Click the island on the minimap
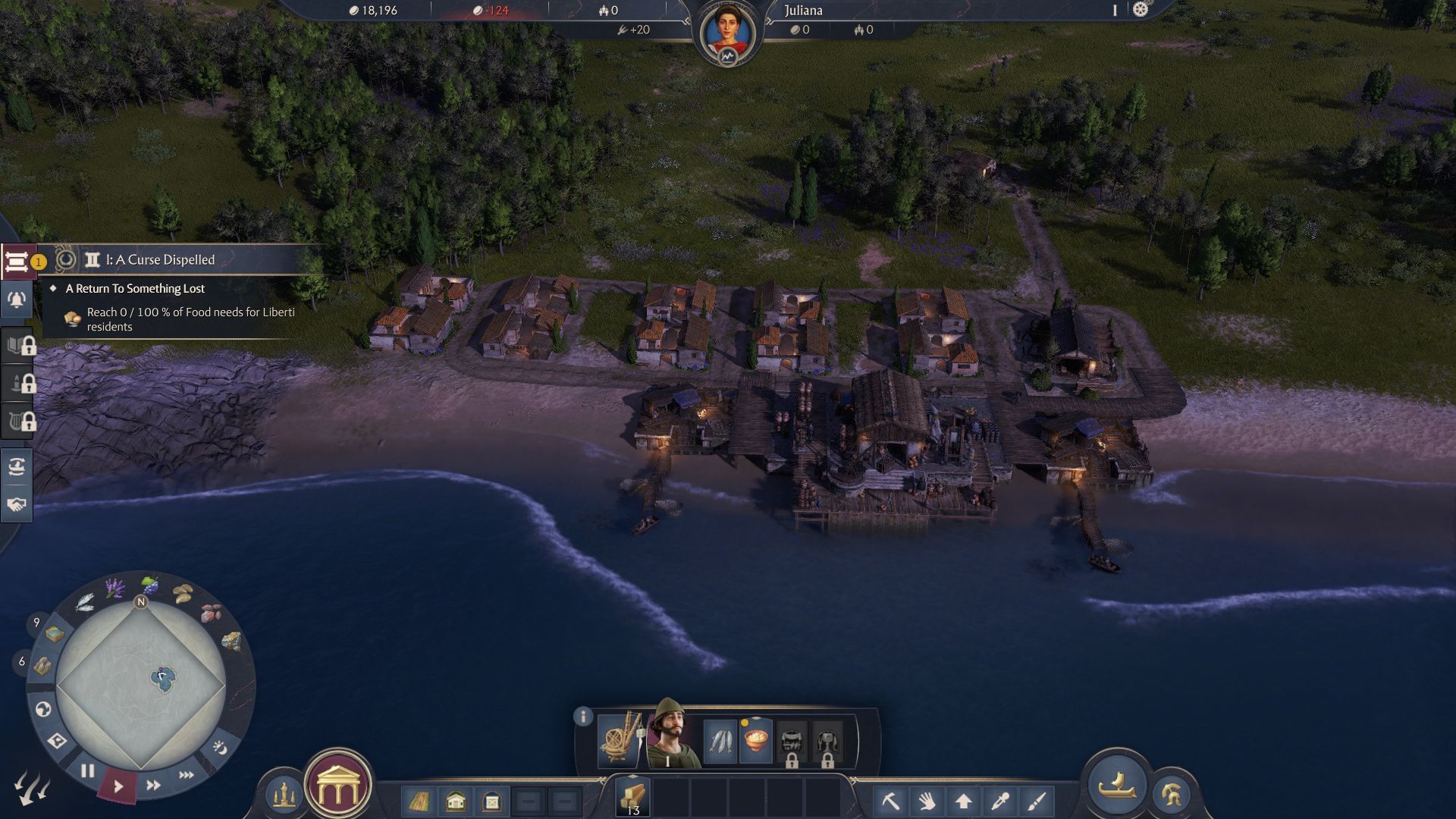This screenshot has width=1456, height=819. [162, 679]
